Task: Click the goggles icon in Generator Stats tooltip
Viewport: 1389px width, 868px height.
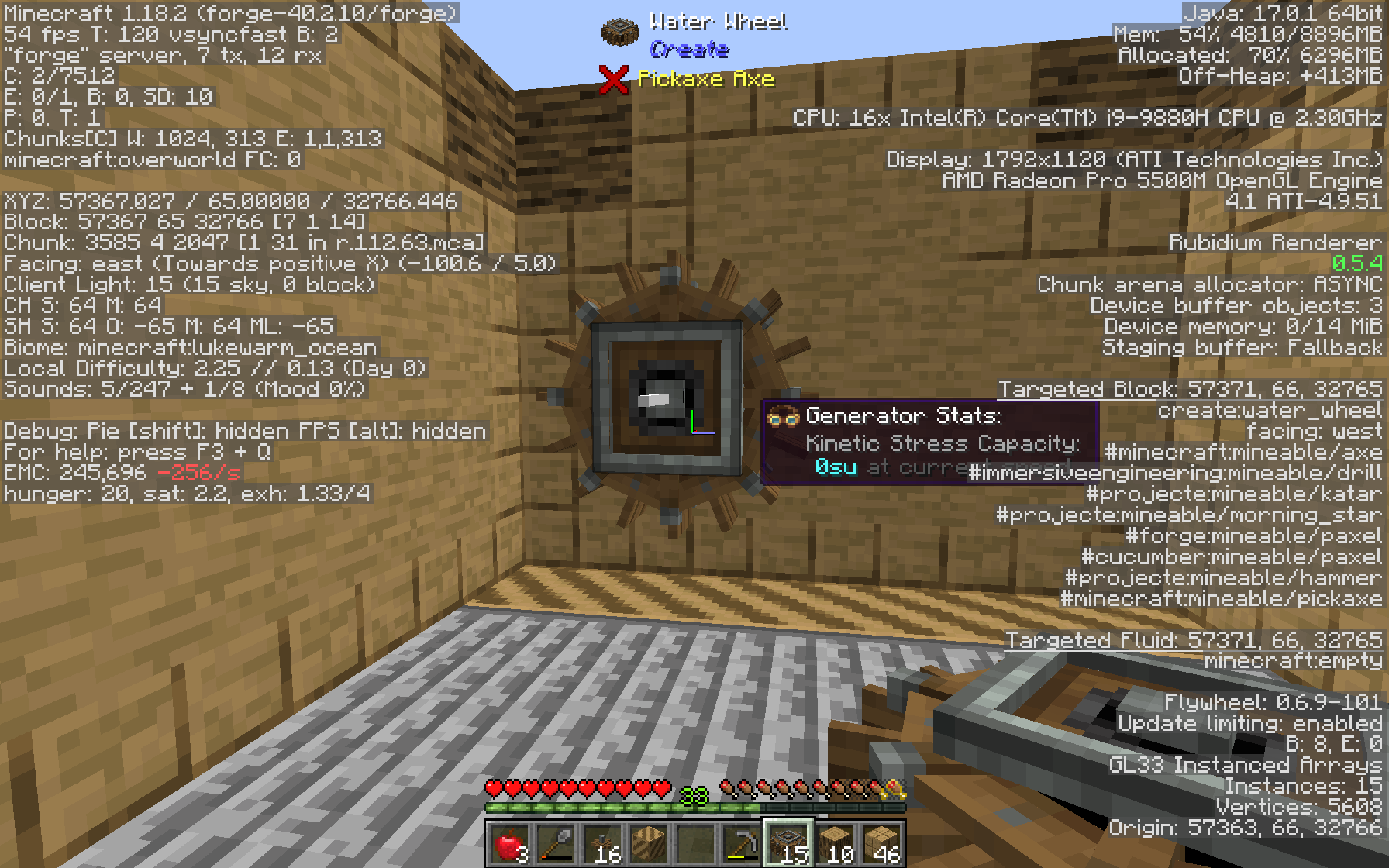Action: (x=785, y=416)
